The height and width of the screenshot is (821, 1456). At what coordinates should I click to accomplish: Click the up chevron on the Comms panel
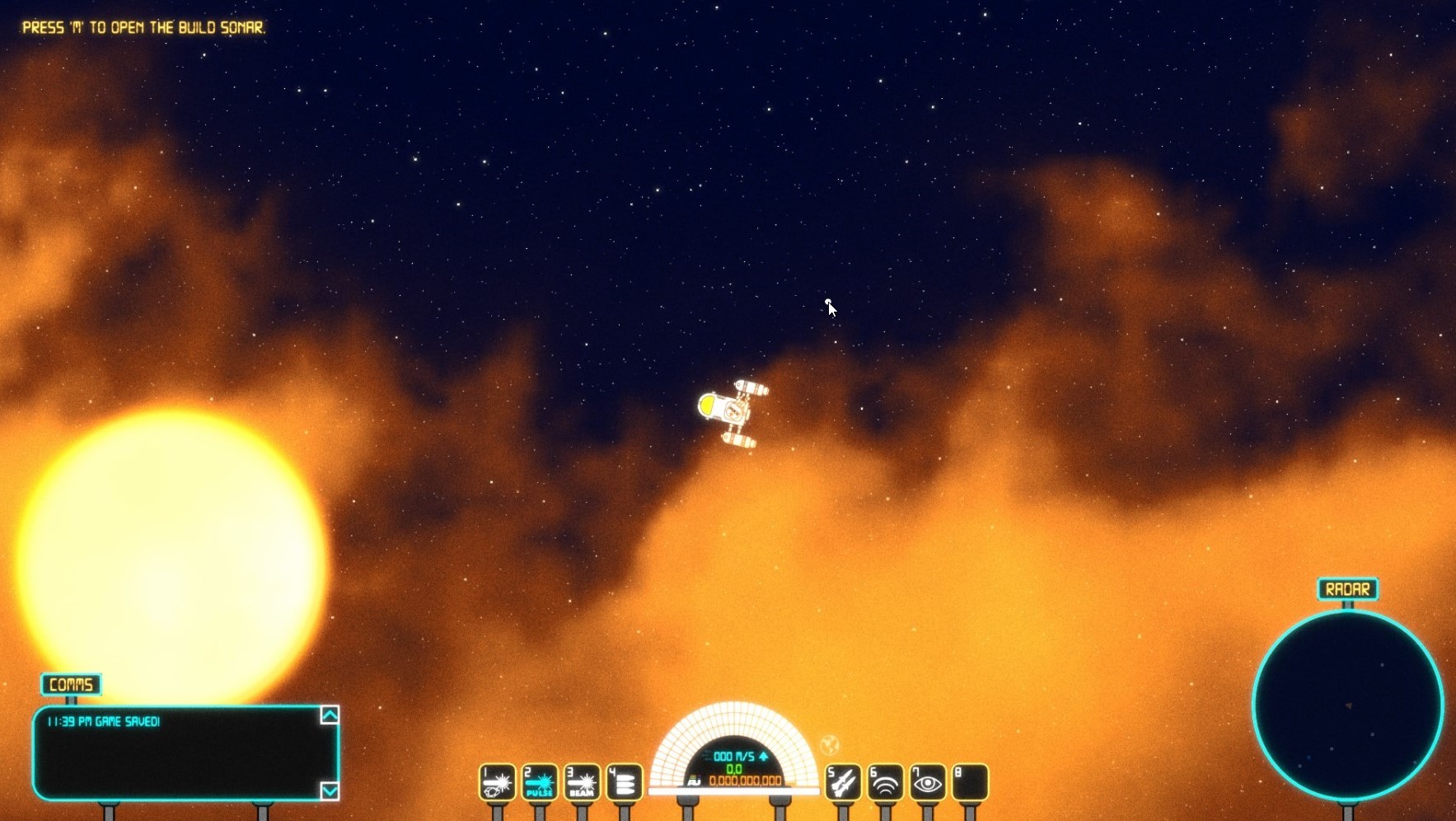(330, 715)
